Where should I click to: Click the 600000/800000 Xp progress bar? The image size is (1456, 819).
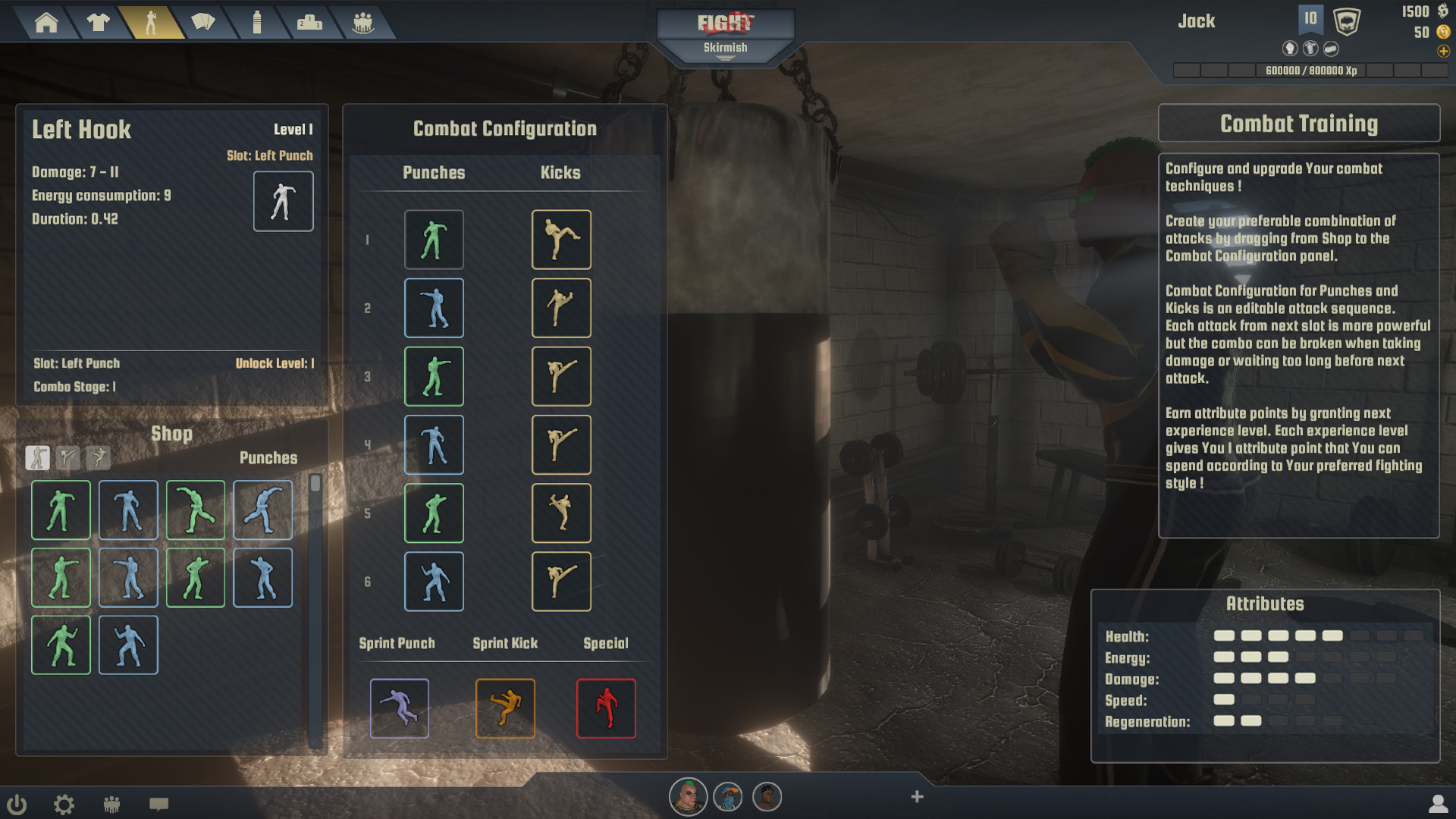1312,71
